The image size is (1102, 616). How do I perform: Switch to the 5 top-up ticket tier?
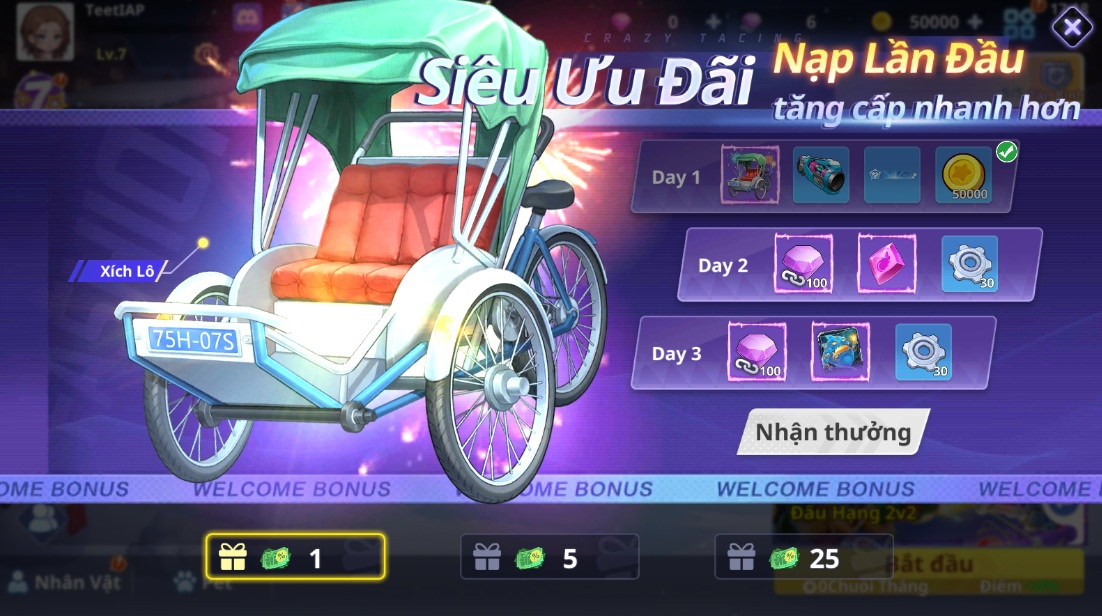(549, 557)
